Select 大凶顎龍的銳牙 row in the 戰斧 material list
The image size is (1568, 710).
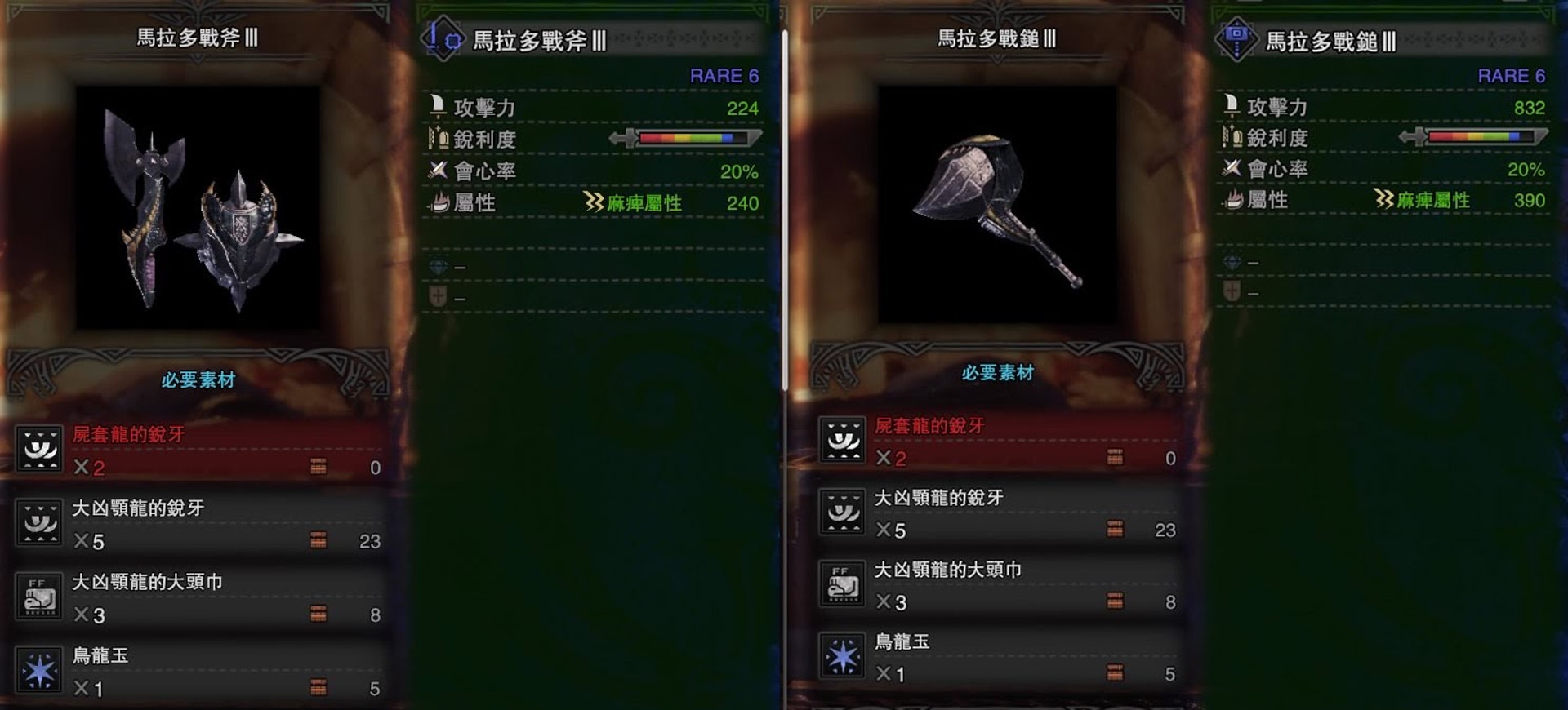coord(198,524)
